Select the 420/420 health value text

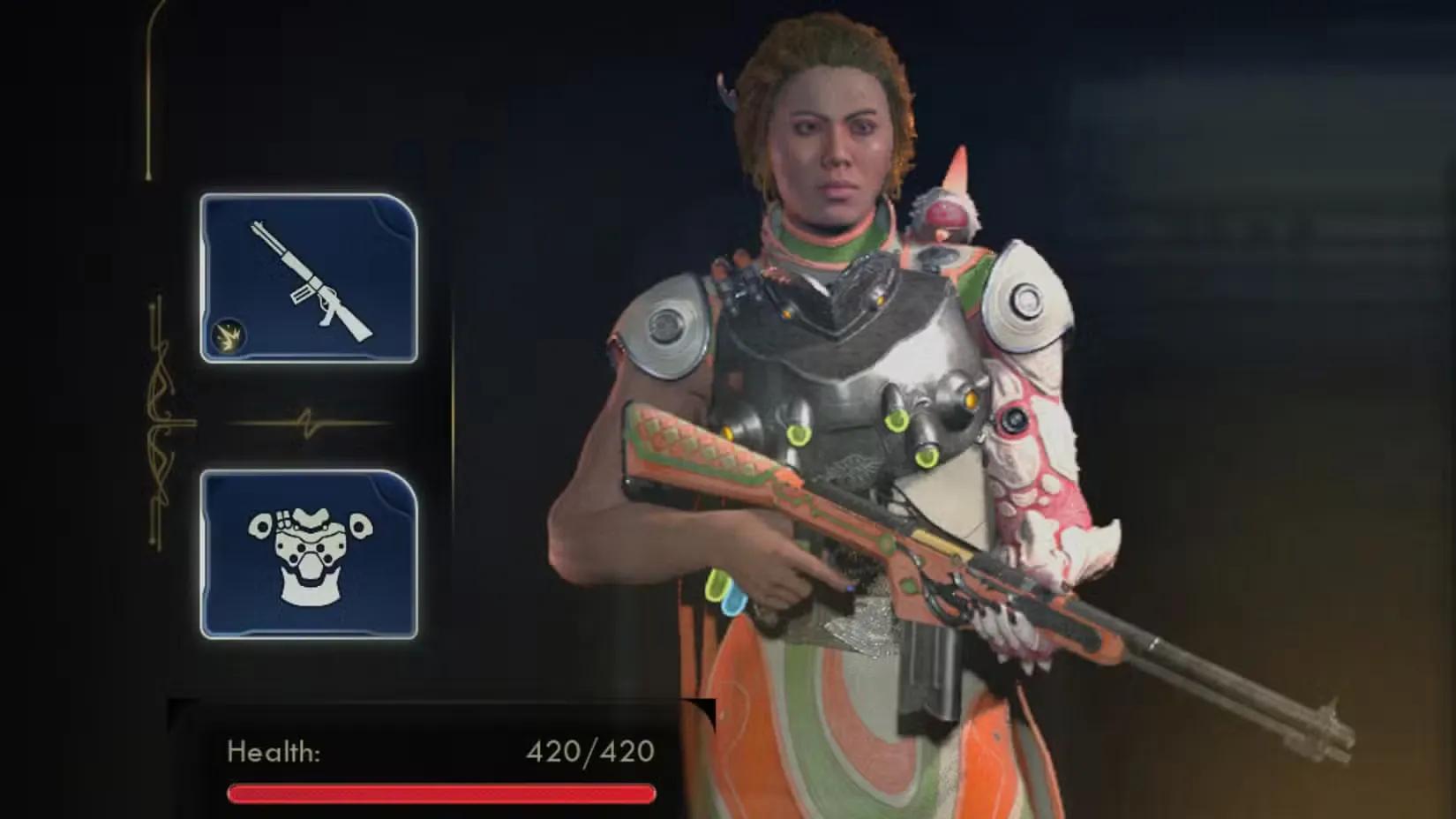[x=588, y=752]
